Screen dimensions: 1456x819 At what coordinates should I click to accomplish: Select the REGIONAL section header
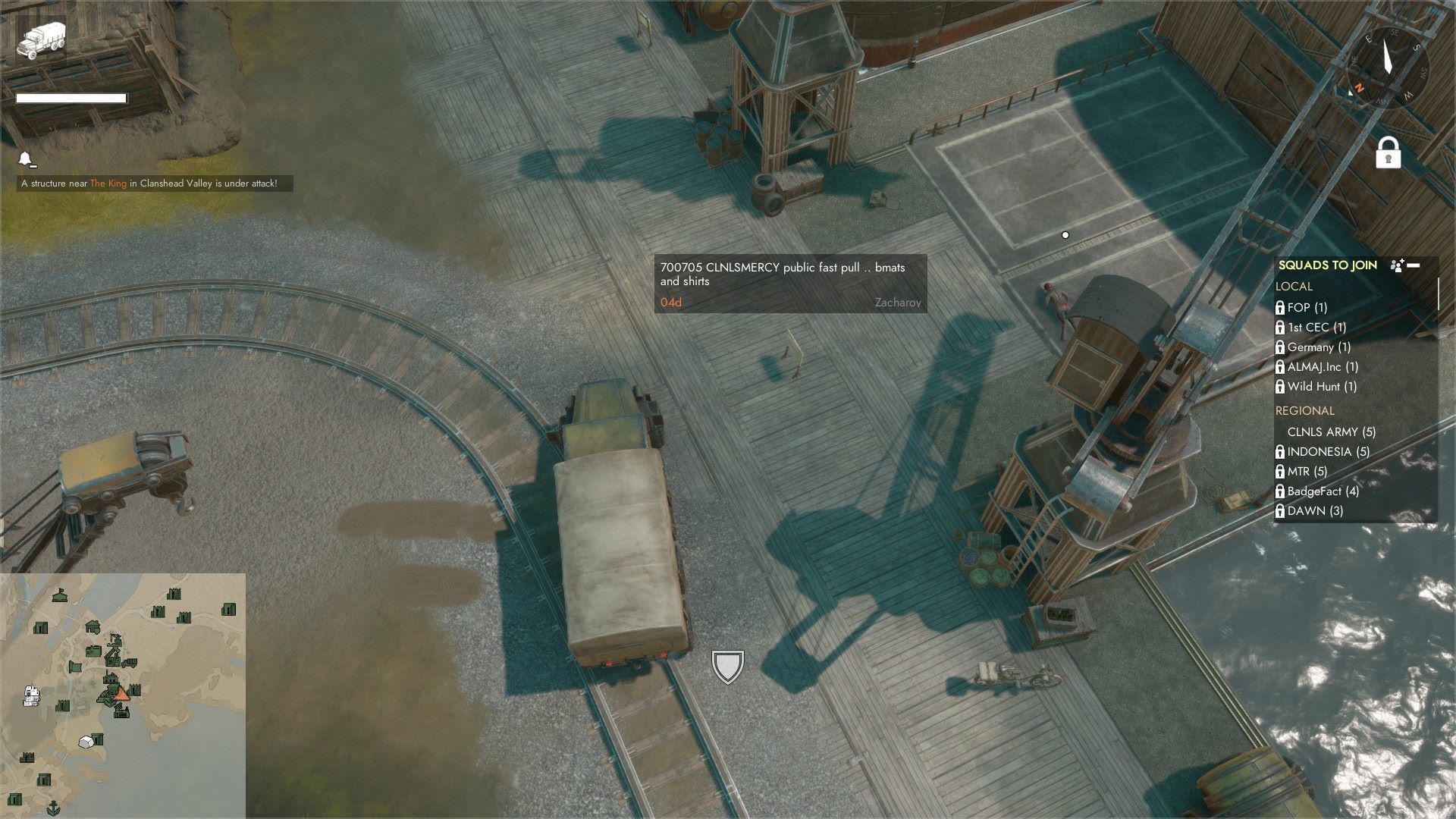(x=1304, y=410)
